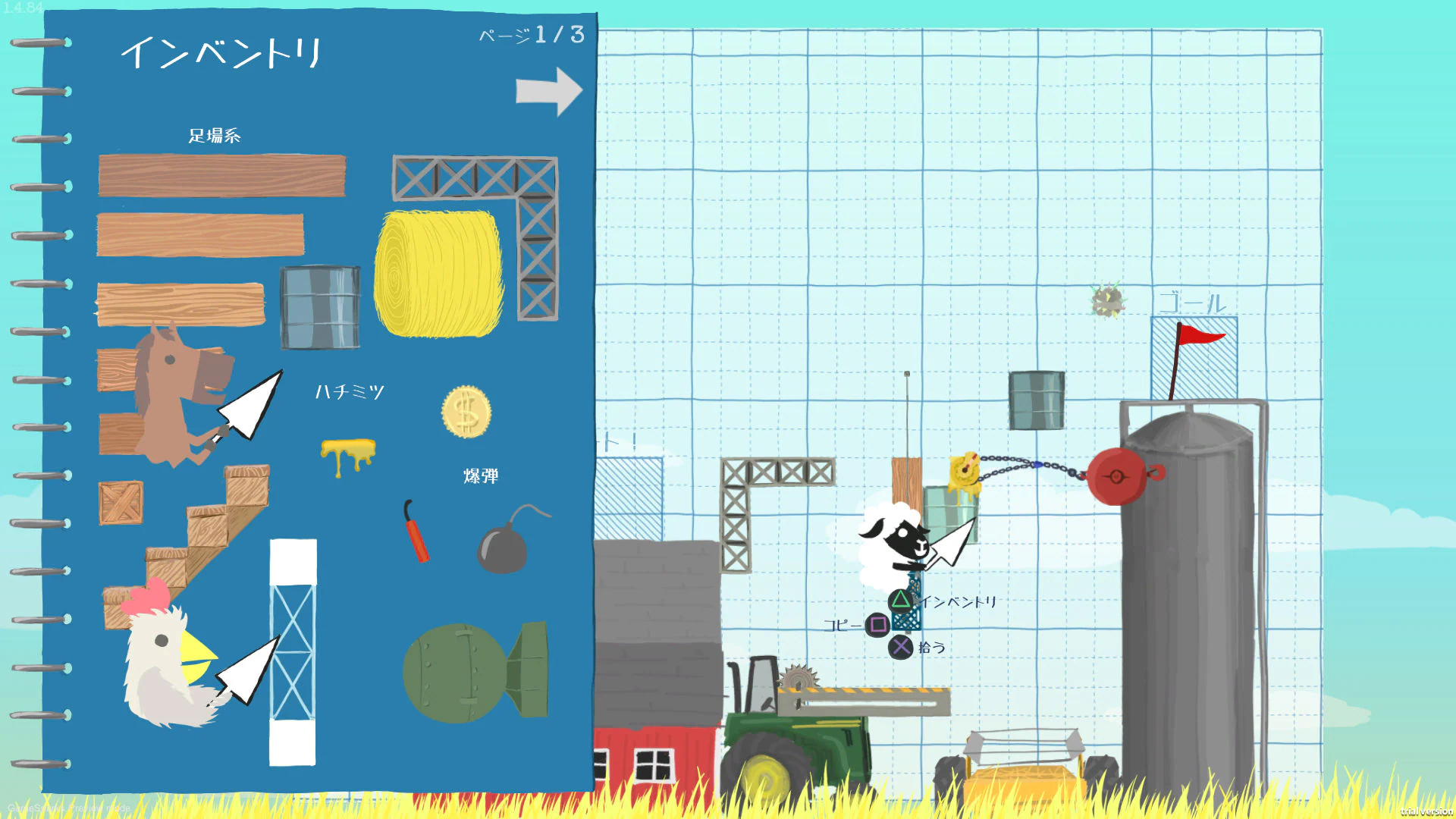Select the hay bale item
The height and width of the screenshot is (819, 1456).
[x=438, y=273]
